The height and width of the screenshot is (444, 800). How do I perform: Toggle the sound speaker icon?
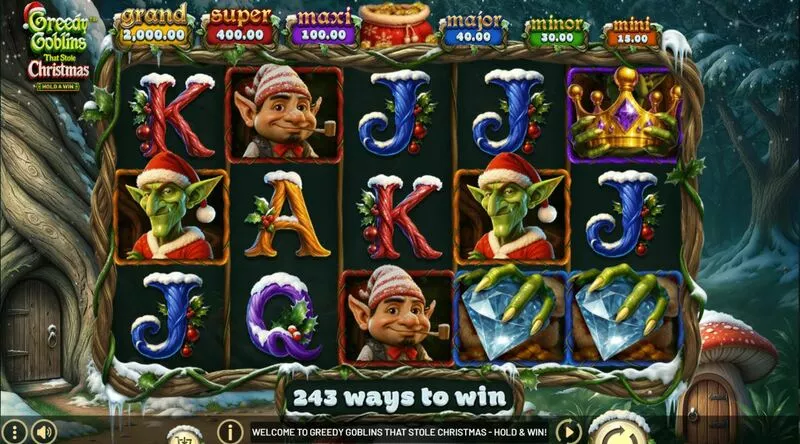pyautogui.click(x=43, y=432)
